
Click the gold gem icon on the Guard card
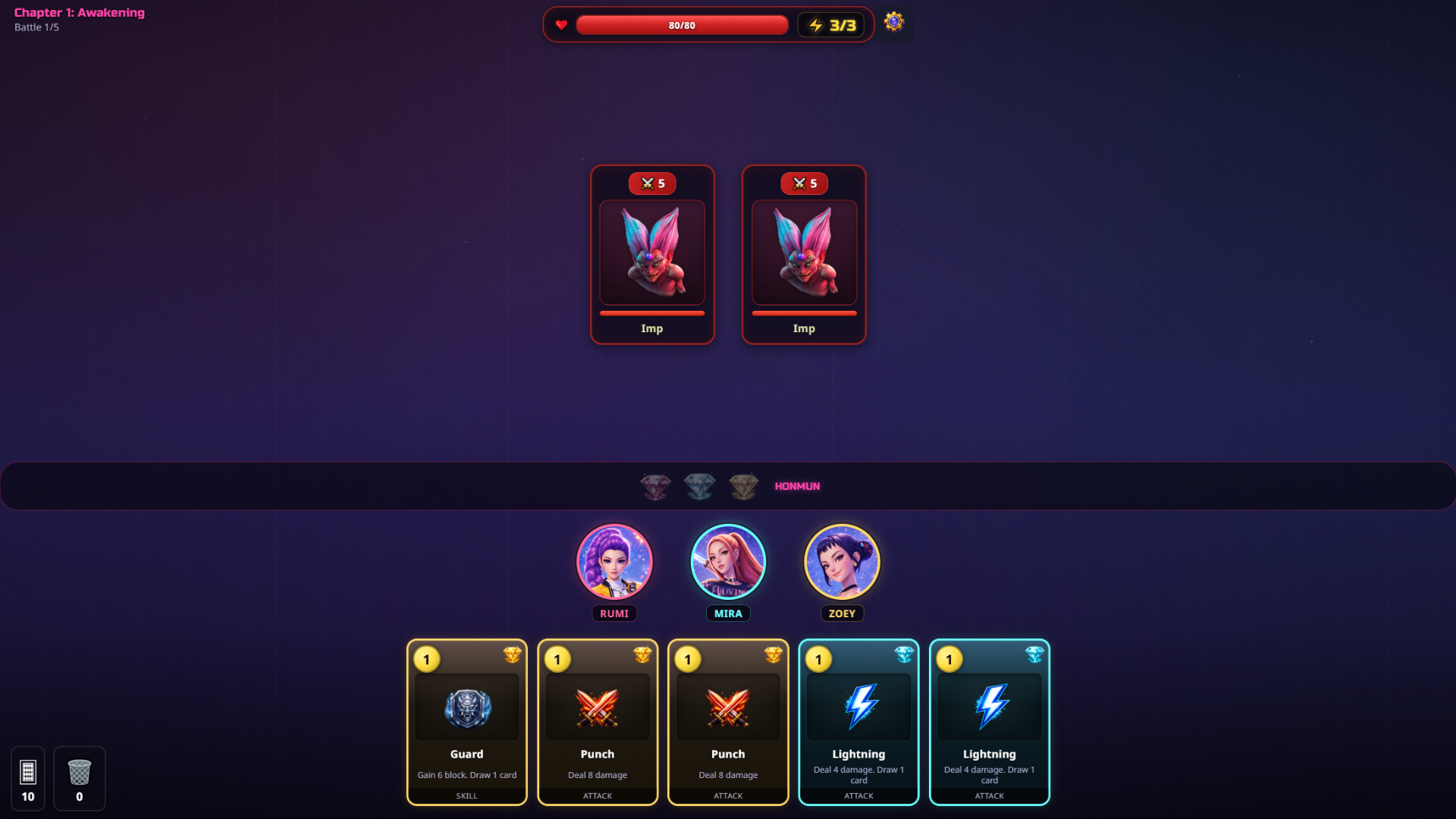(513, 655)
